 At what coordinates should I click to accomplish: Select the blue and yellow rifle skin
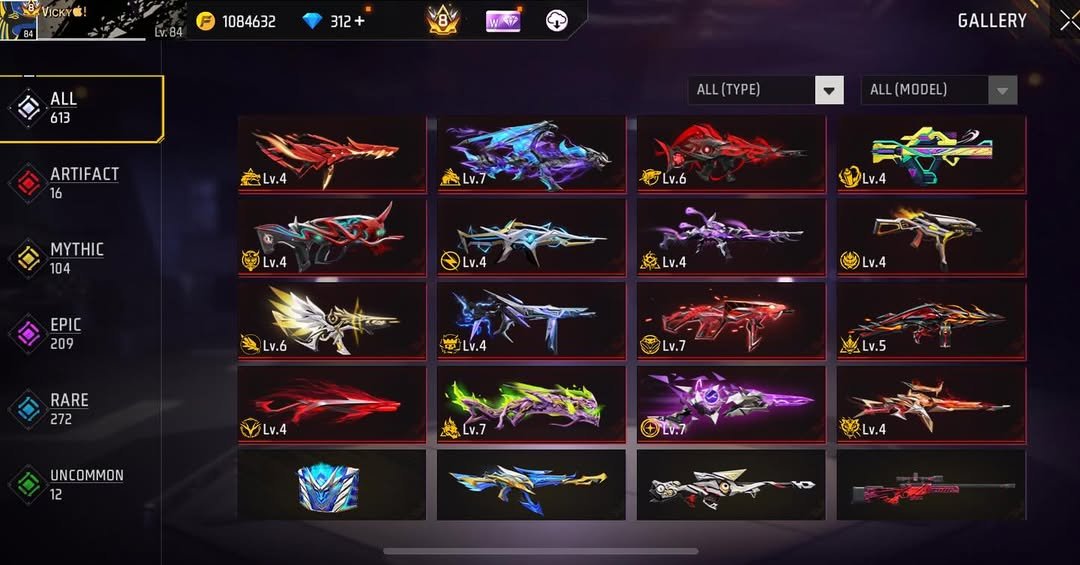(531, 485)
